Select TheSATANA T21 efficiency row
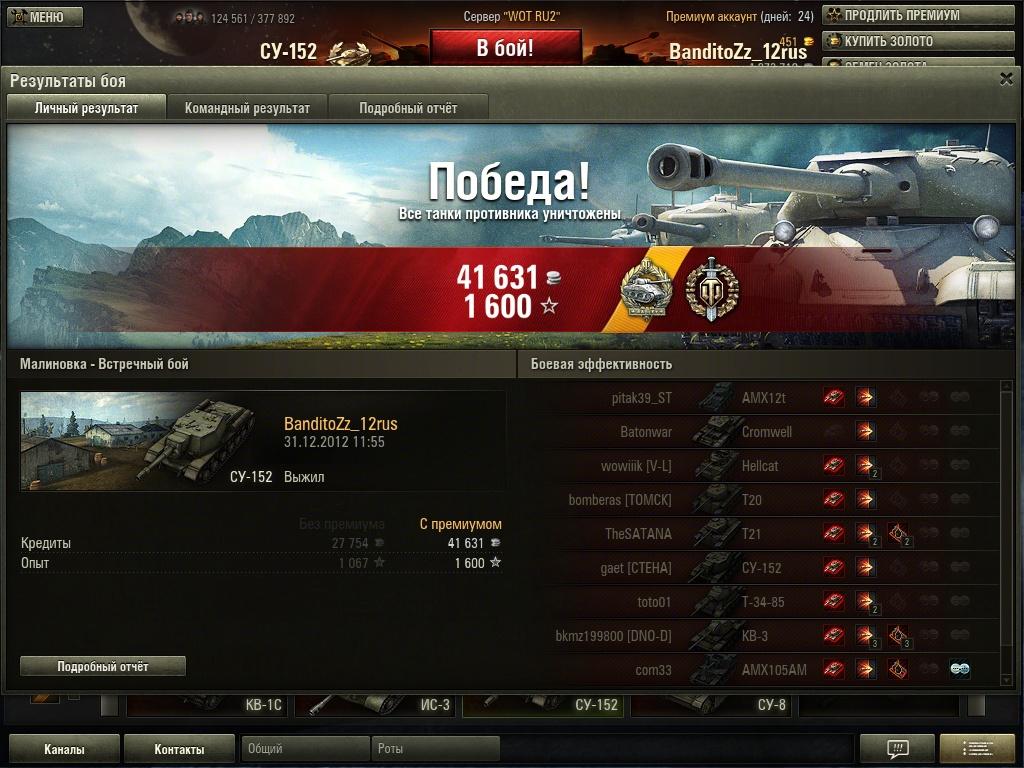The image size is (1024, 768). [760, 534]
